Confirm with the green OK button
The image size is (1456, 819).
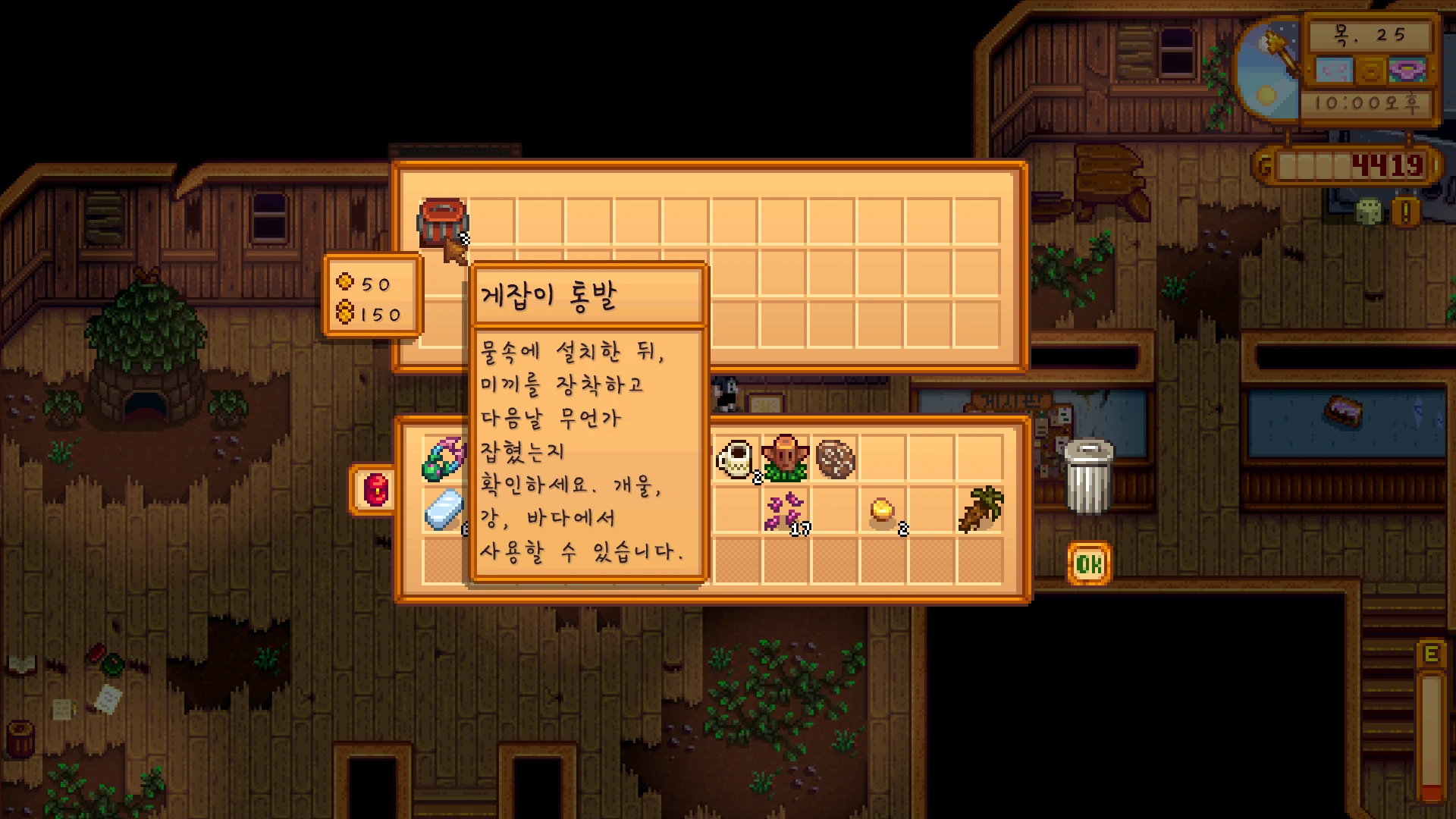(x=1089, y=563)
